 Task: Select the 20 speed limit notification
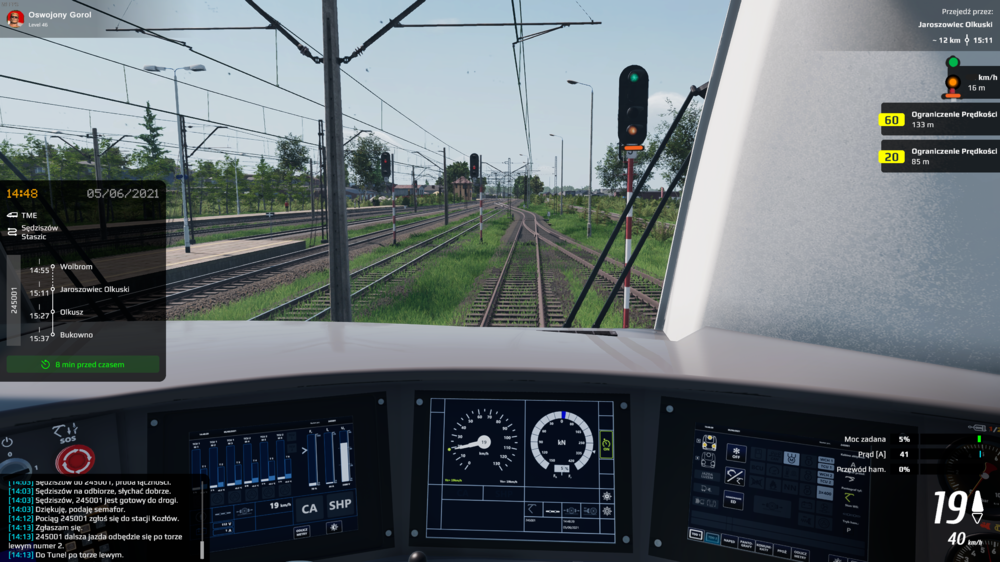pos(938,155)
